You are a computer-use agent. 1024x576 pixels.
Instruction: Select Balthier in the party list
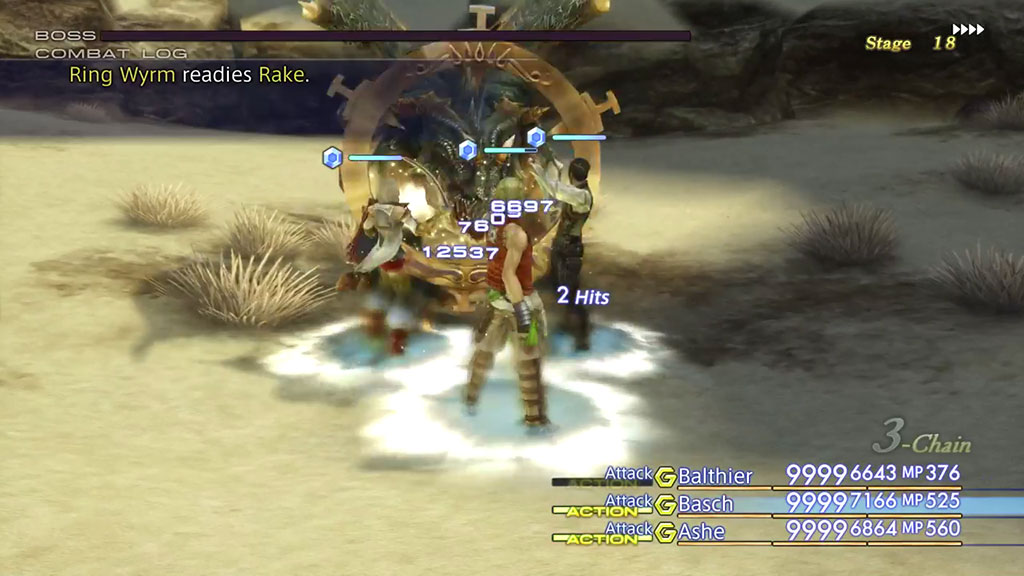(715, 476)
